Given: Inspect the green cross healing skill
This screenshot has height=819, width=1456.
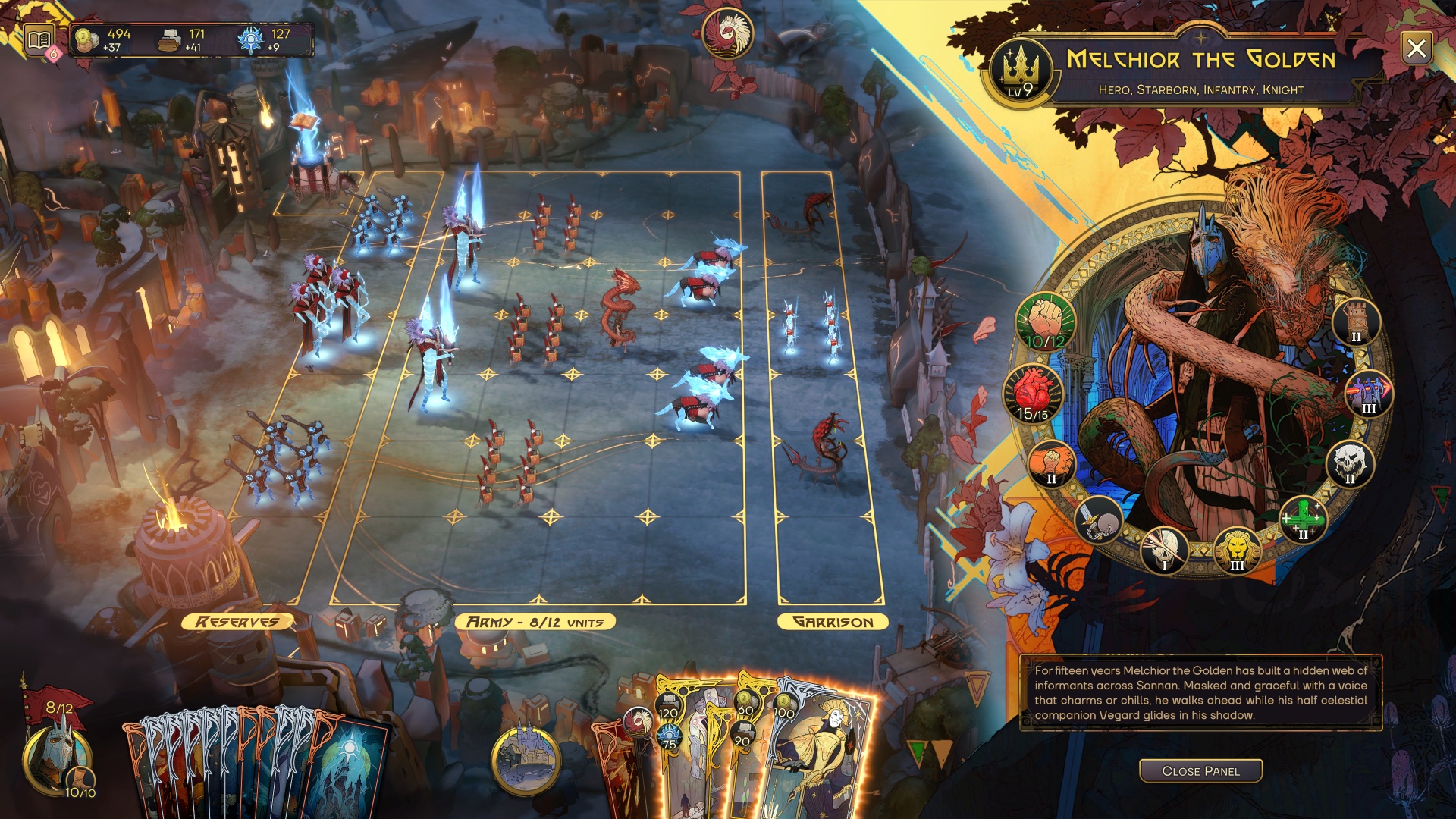Looking at the screenshot, I should pyautogui.click(x=1303, y=520).
